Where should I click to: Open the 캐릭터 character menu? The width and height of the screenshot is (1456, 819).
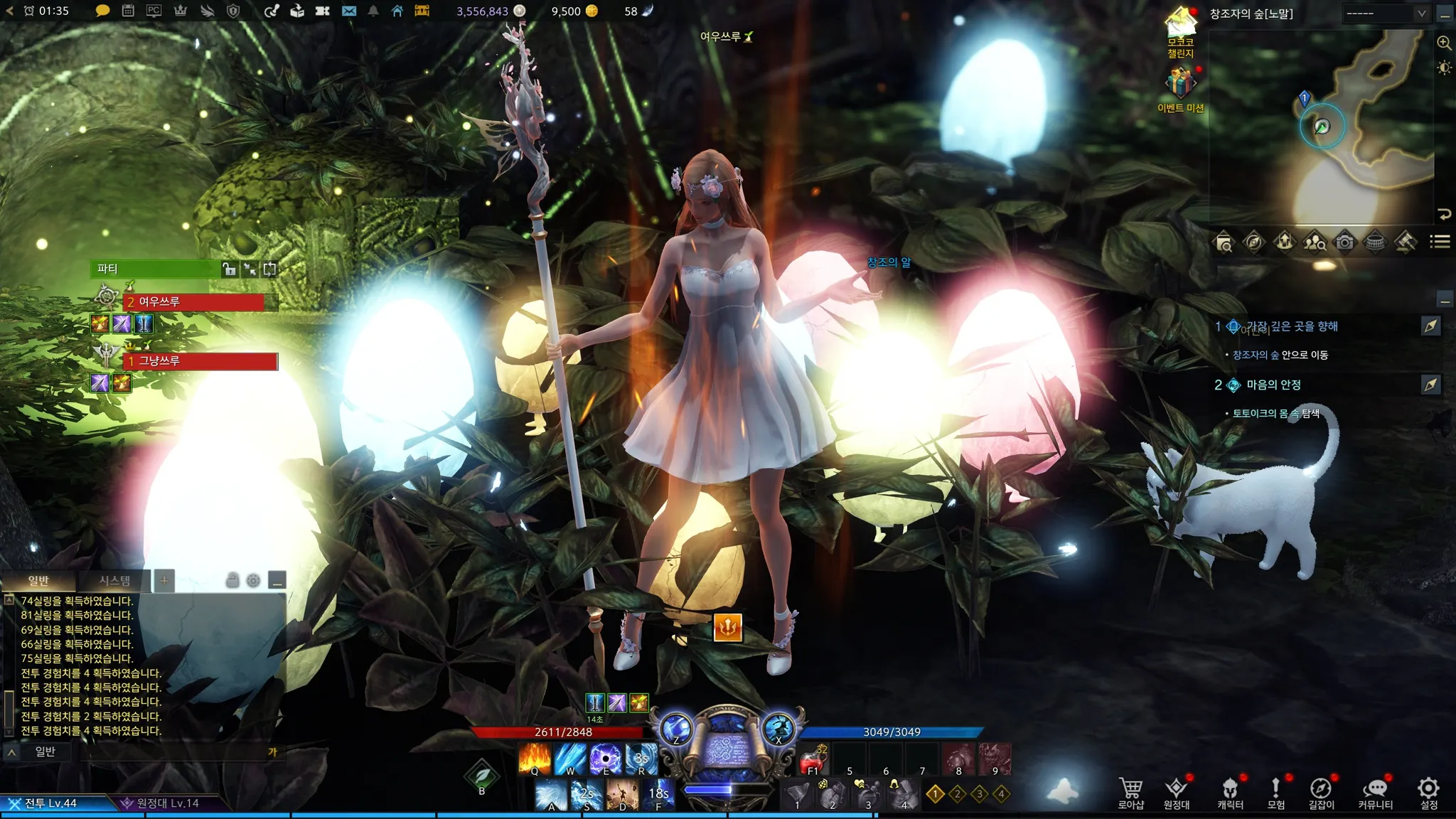[1230, 793]
